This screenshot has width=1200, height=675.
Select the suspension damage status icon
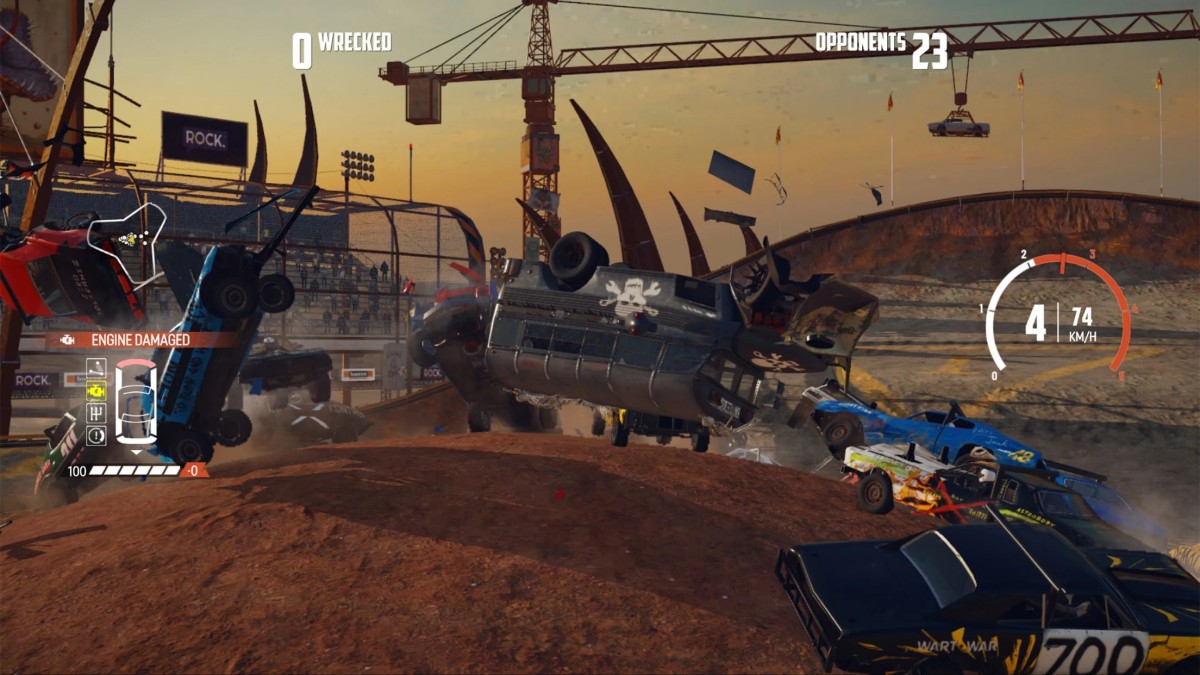pos(96,367)
